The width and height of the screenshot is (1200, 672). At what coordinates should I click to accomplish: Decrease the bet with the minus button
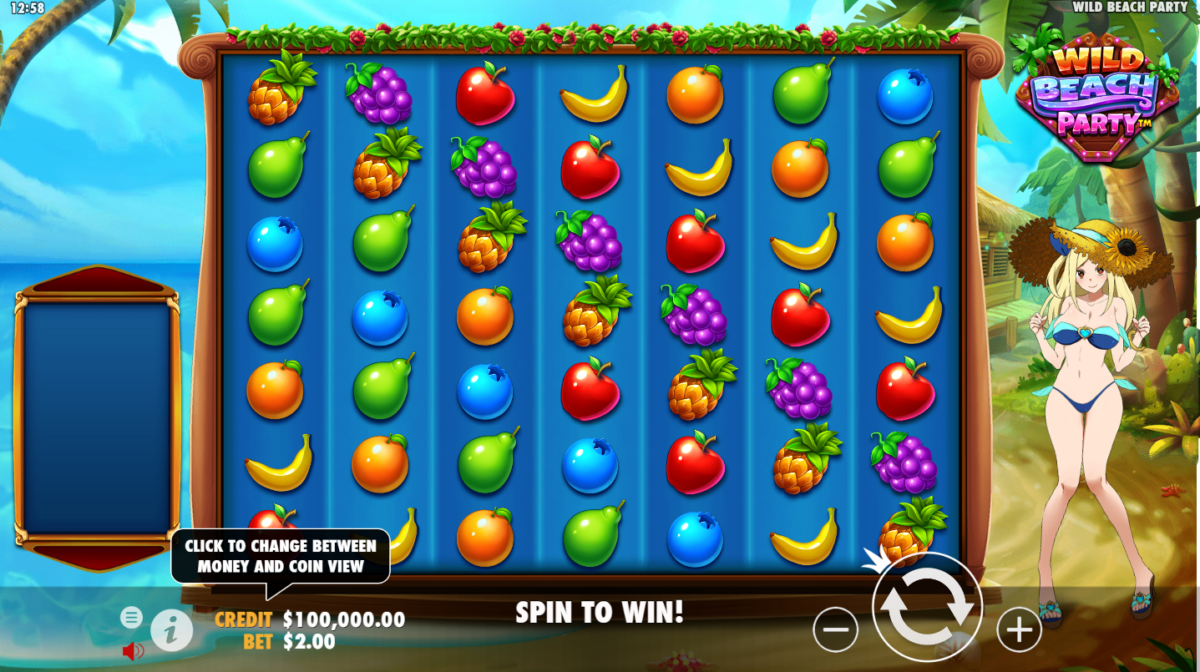point(836,629)
